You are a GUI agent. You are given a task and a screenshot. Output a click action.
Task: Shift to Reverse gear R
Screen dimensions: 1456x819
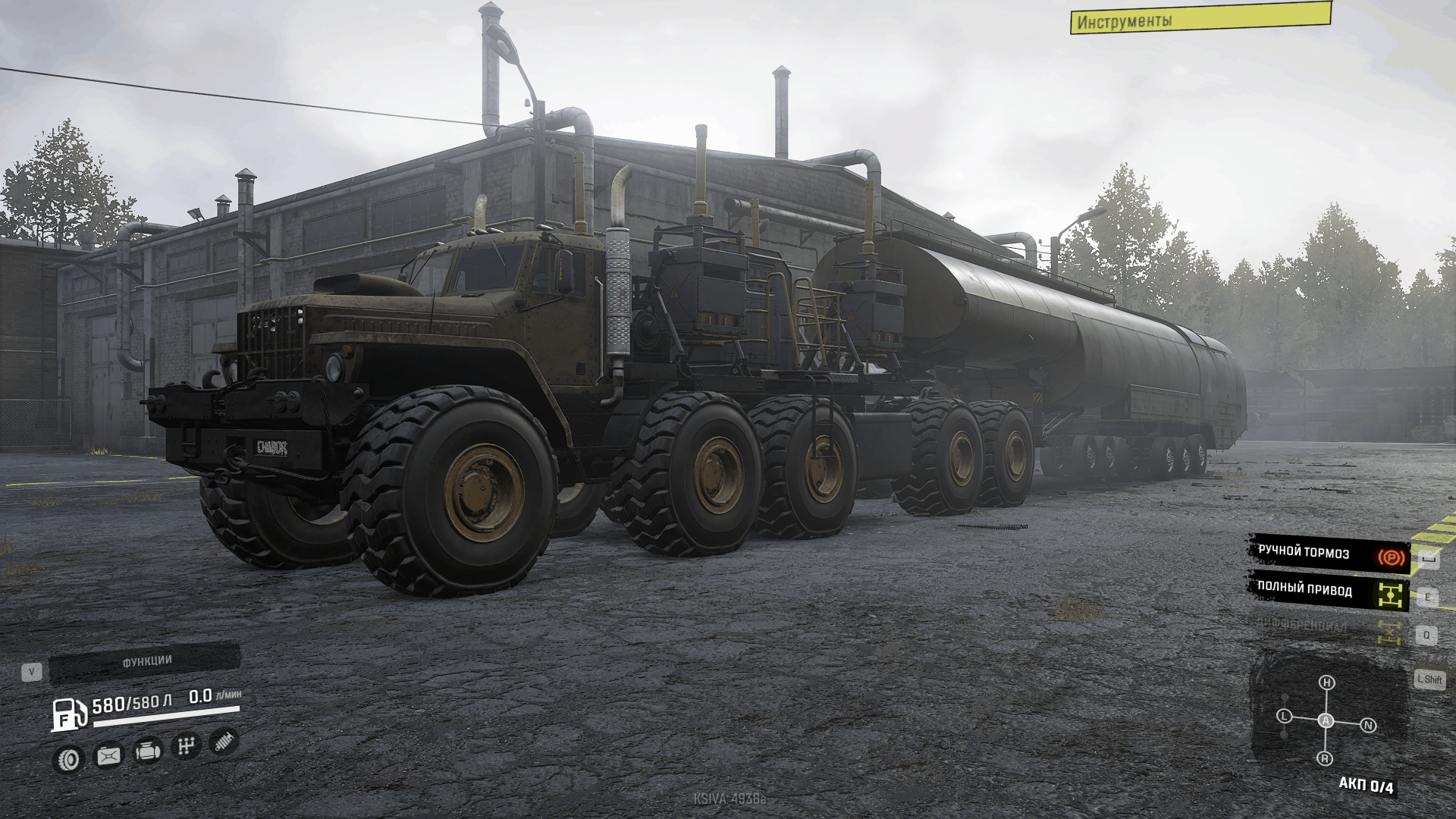click(x=1325, y=758)
